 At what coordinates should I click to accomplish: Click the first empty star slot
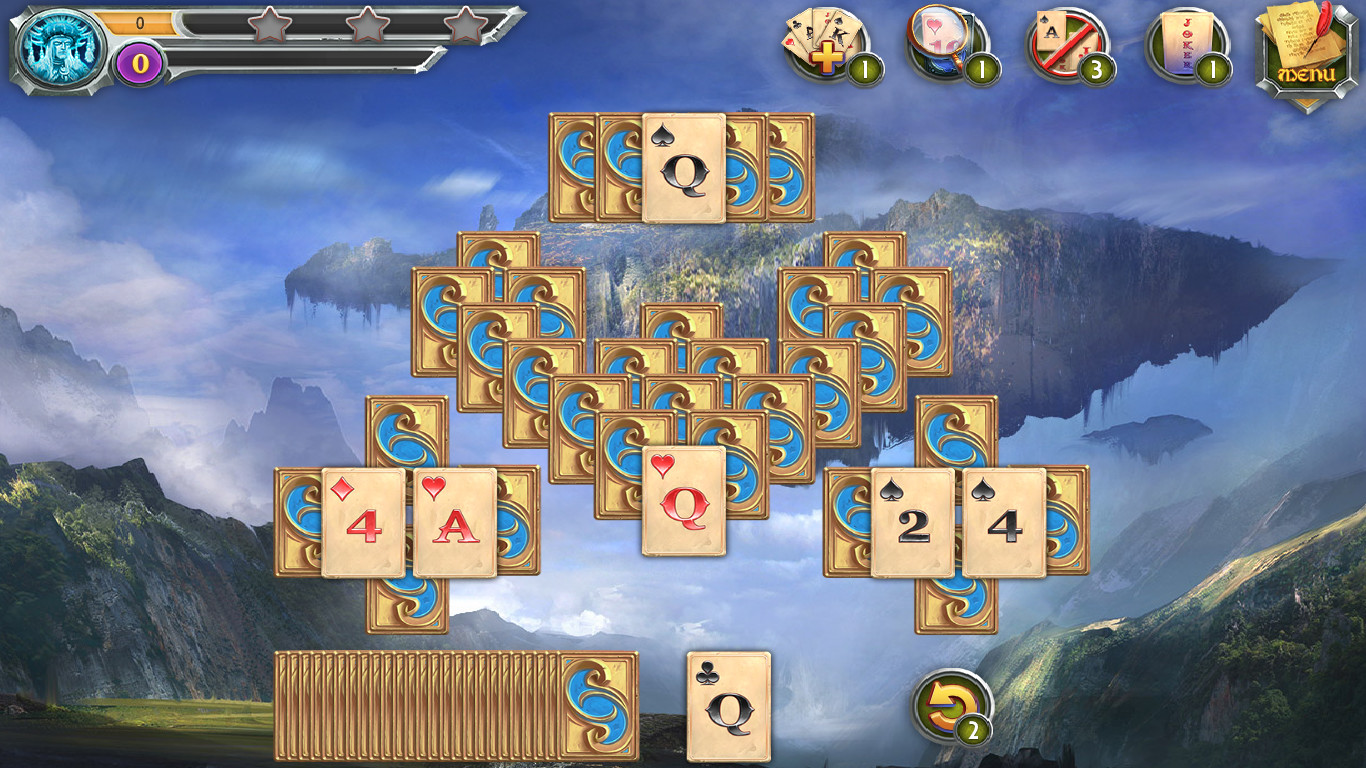(270, 30)
